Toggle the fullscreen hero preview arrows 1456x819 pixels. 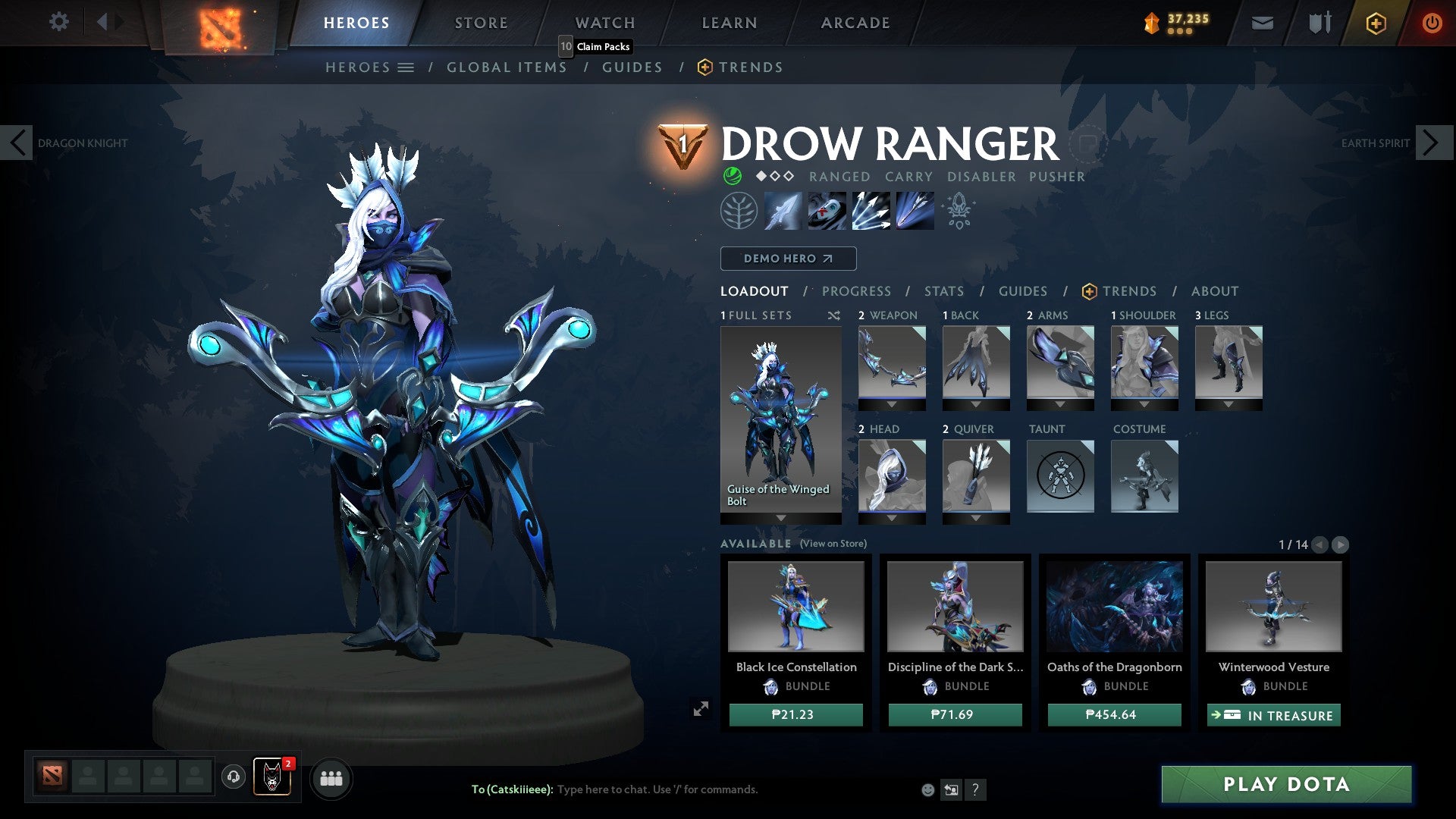point(701,707)
